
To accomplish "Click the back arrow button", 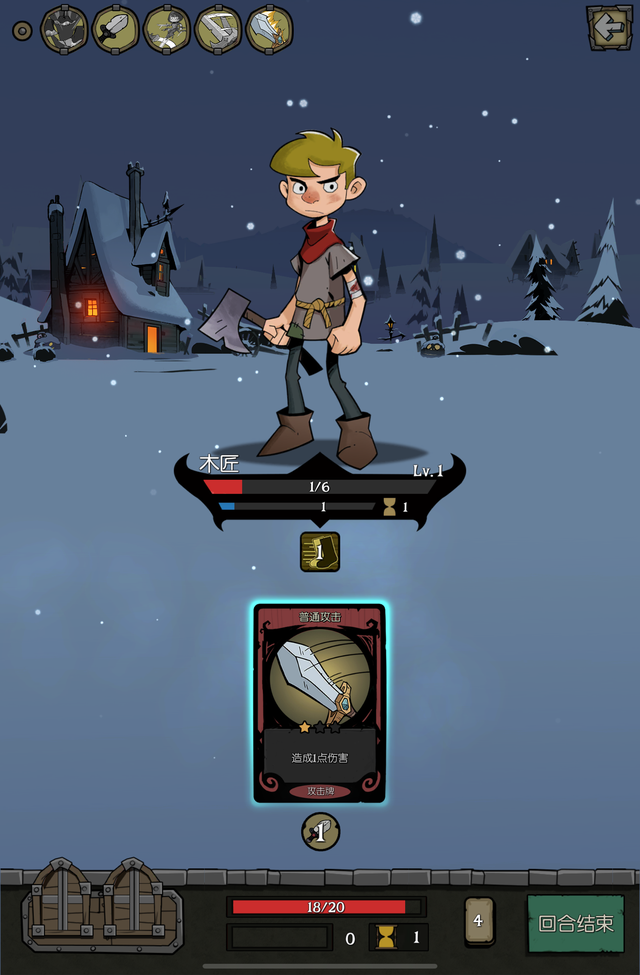I will 608,28.
